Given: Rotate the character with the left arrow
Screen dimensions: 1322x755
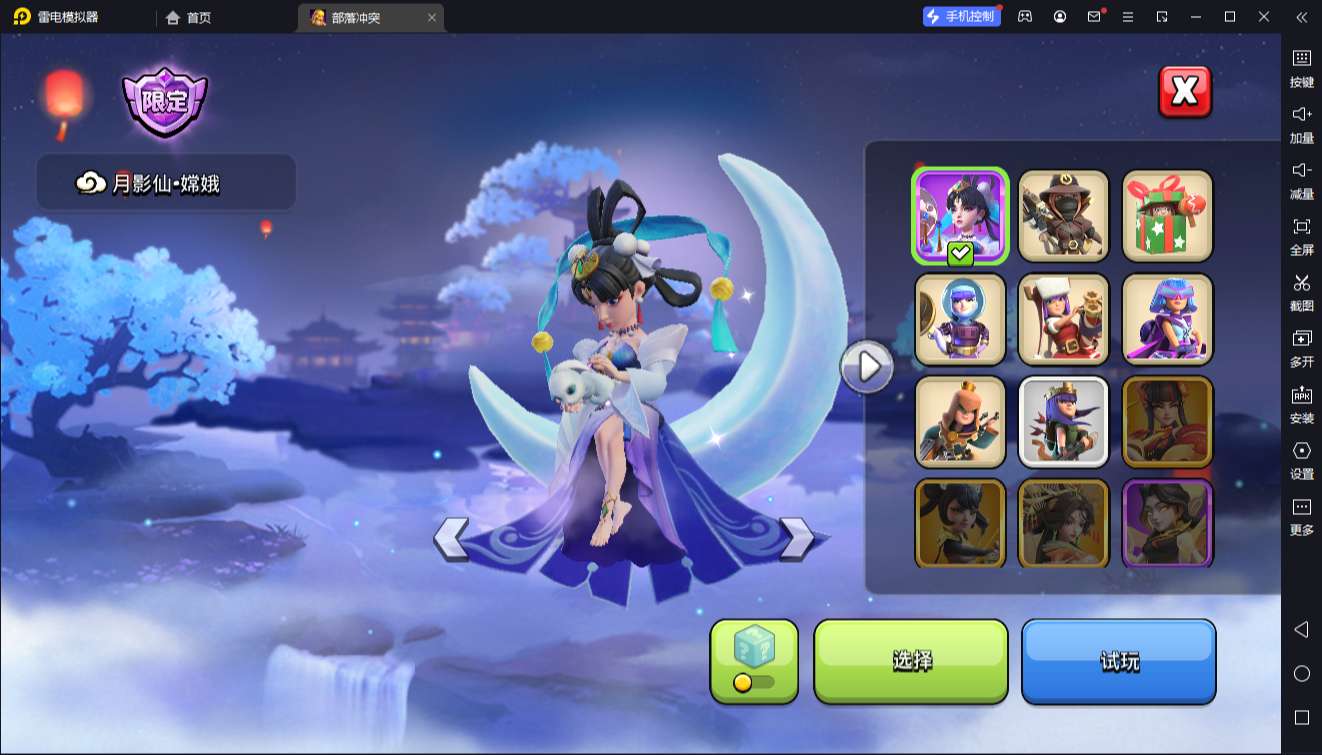Looking at the screenshot, I should [x=452, y=539].
